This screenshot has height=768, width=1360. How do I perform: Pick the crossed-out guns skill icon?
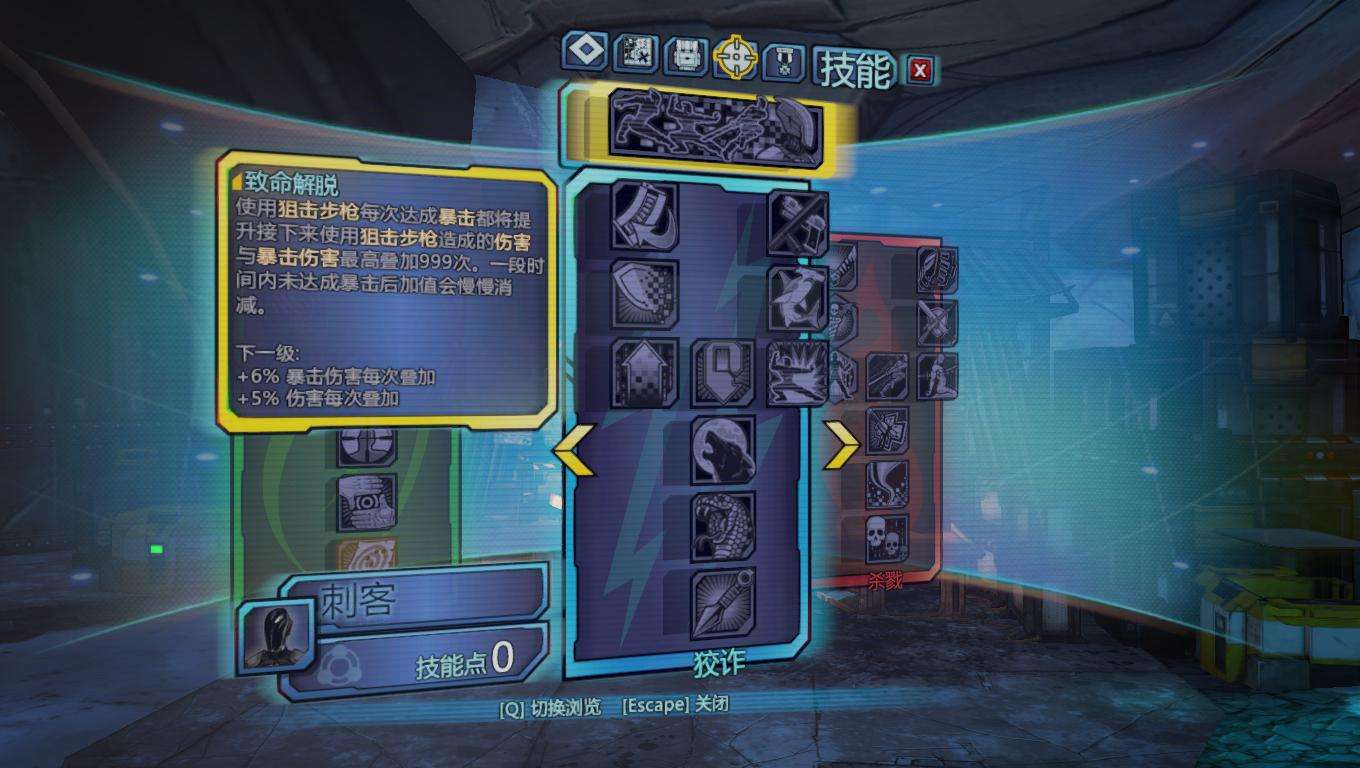point(798,222)
